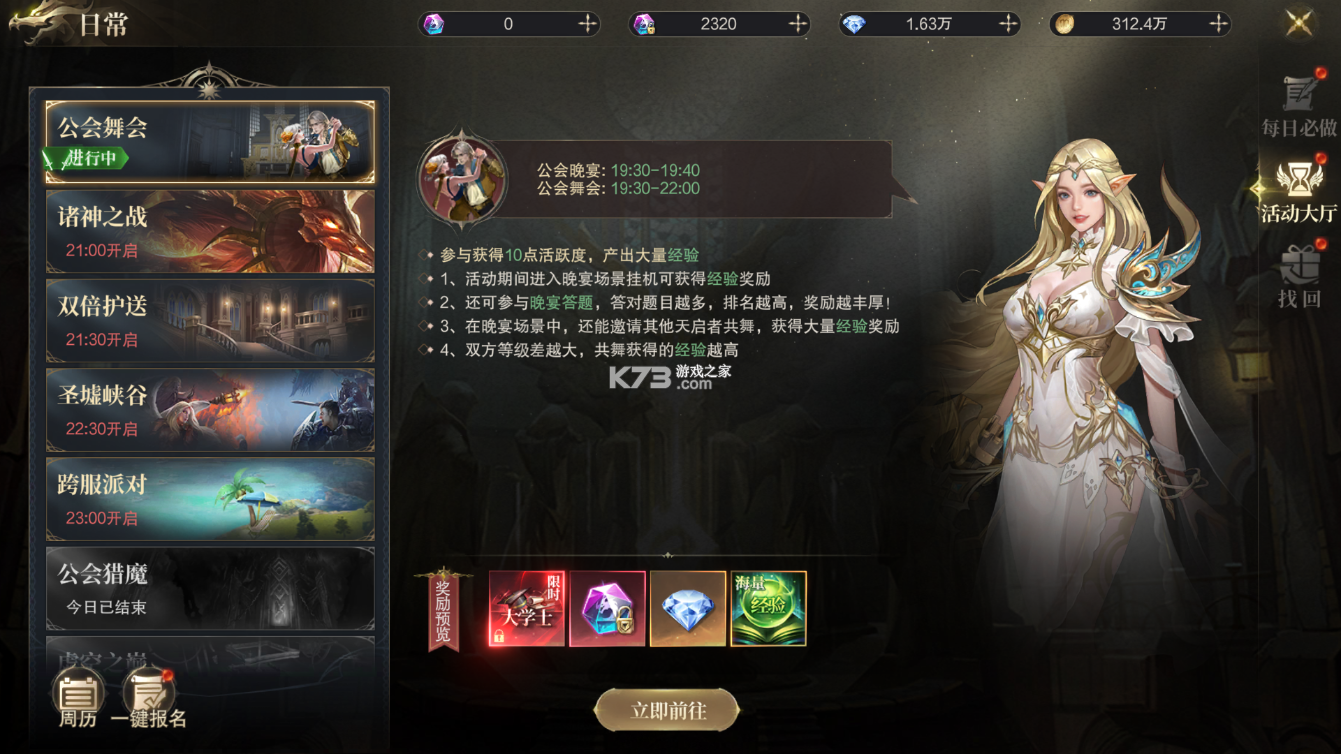Image resolution: width=1341 pixels, height=754 pixels.
Task: Open the 圣墟峡谷 event entry
Action: [x=210, y=408]
